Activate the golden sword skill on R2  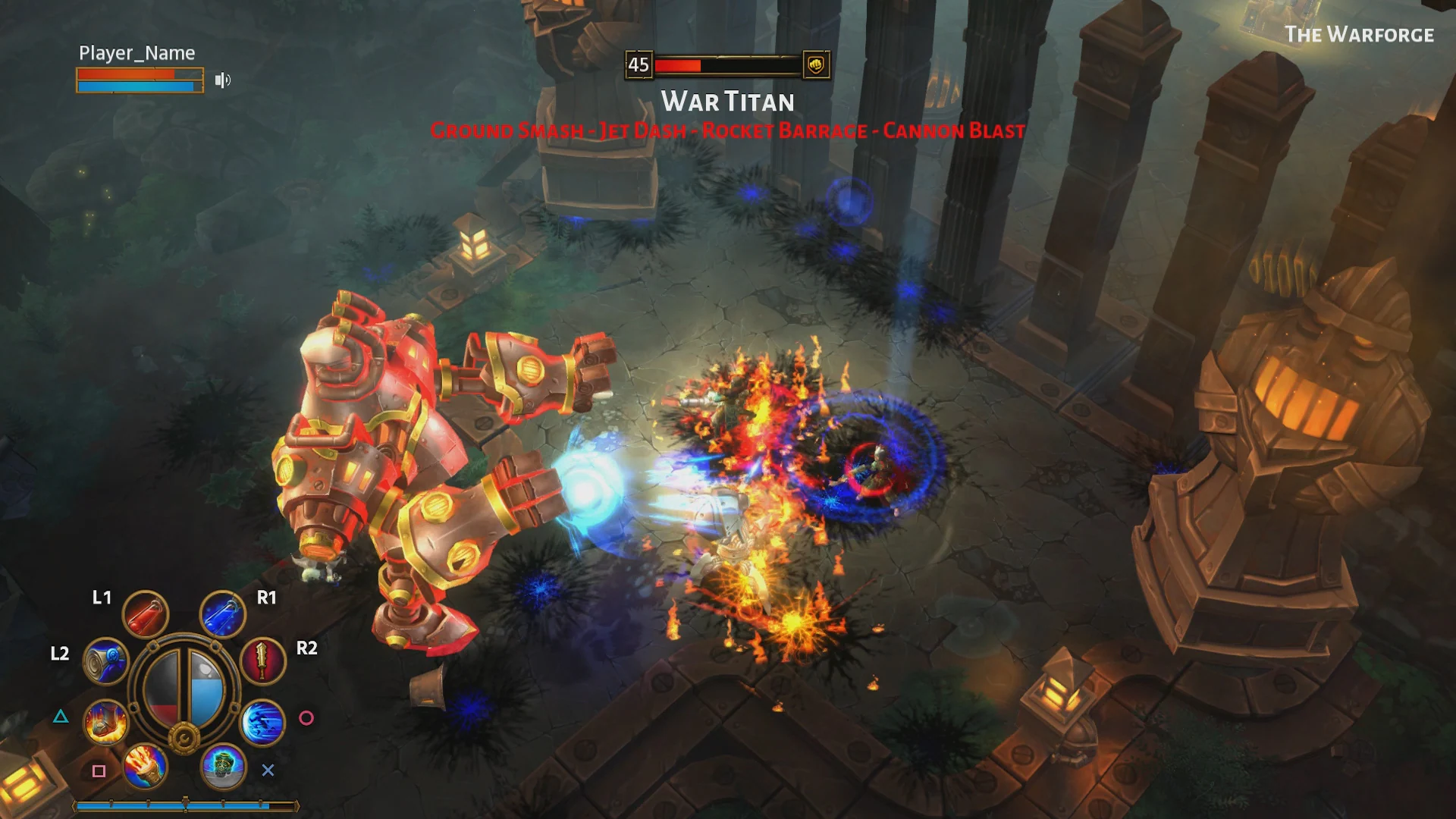click(262, 661)
